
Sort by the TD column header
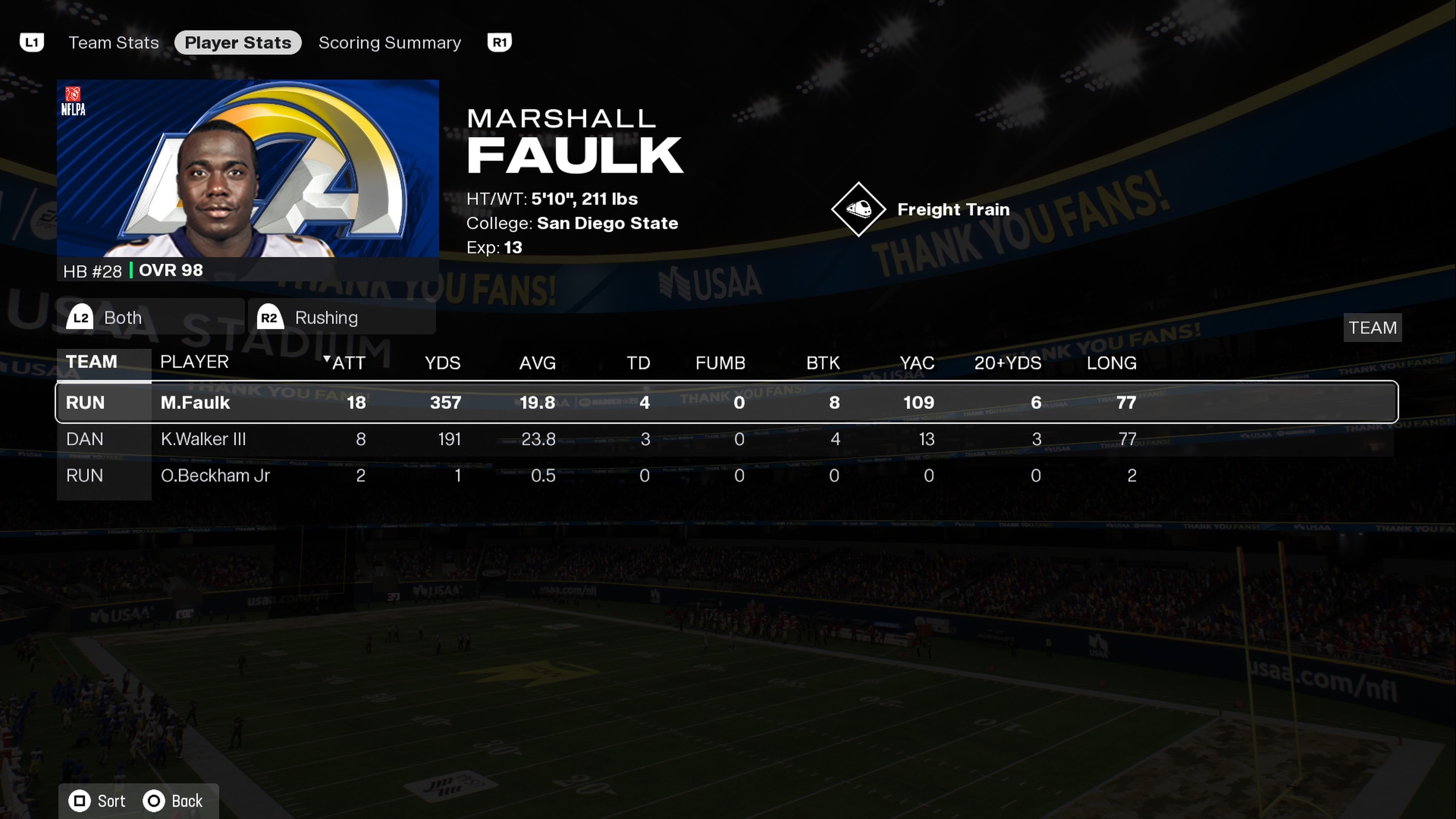point(638,363)
